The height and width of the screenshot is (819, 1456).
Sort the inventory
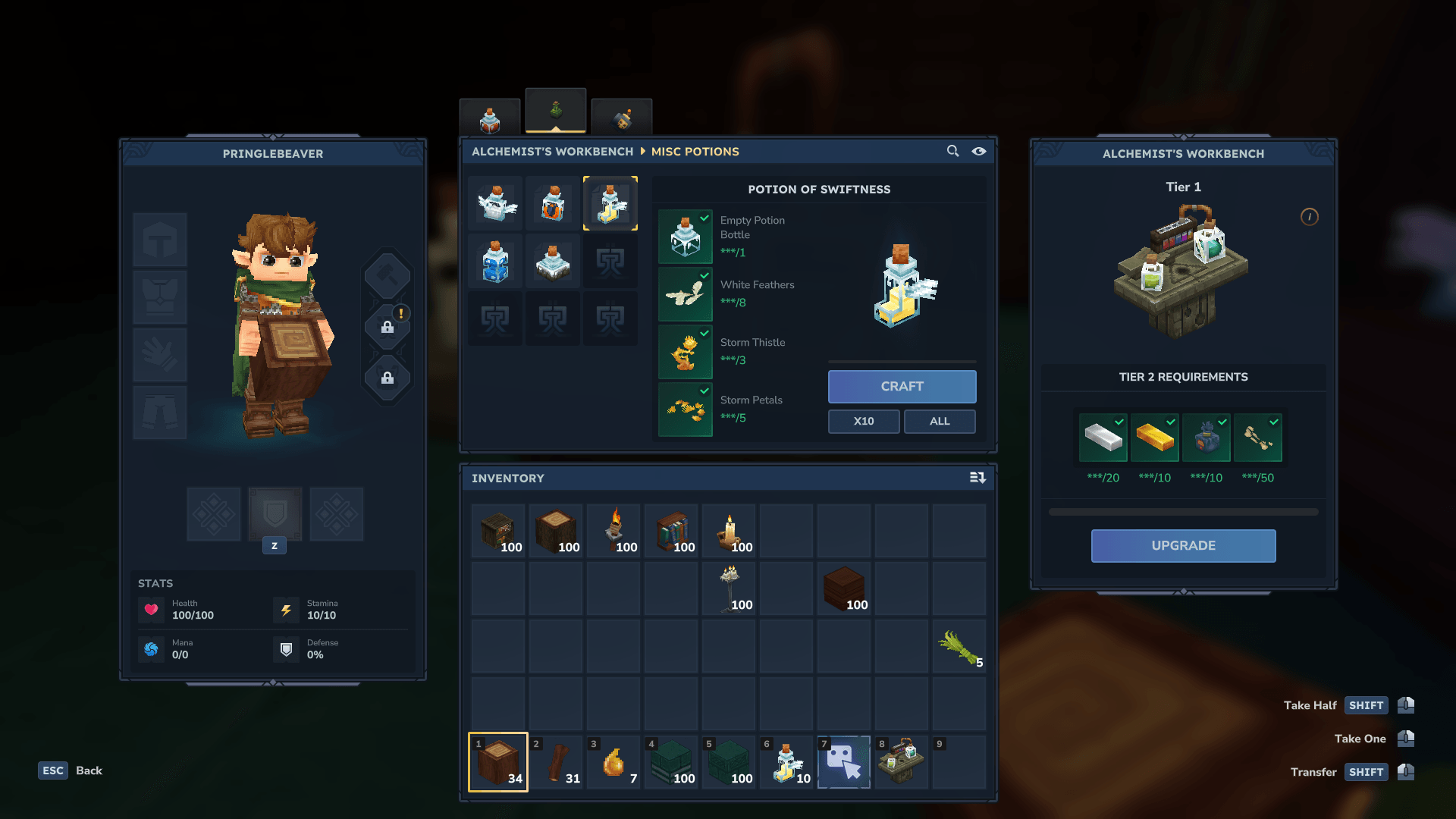[977, 478]
